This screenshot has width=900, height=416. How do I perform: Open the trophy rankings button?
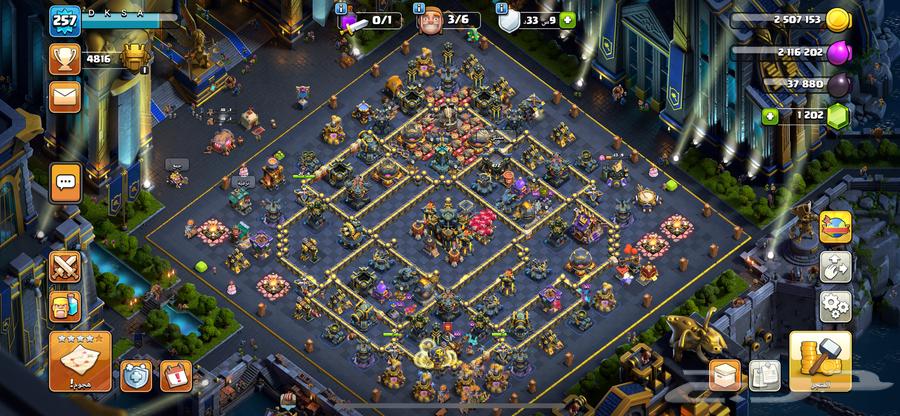click(x=65, y=58)
